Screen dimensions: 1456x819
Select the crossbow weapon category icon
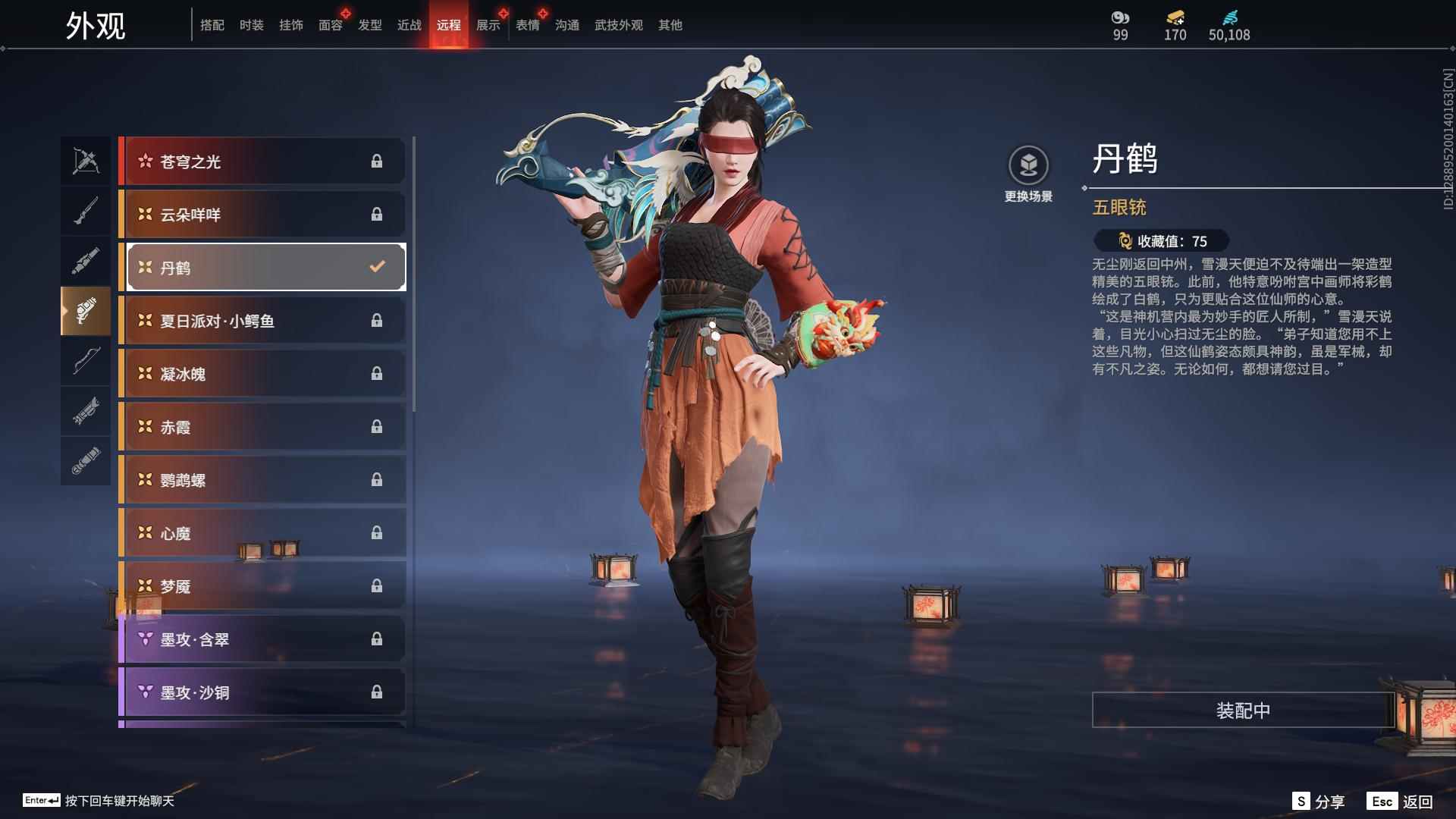[86, 160]
